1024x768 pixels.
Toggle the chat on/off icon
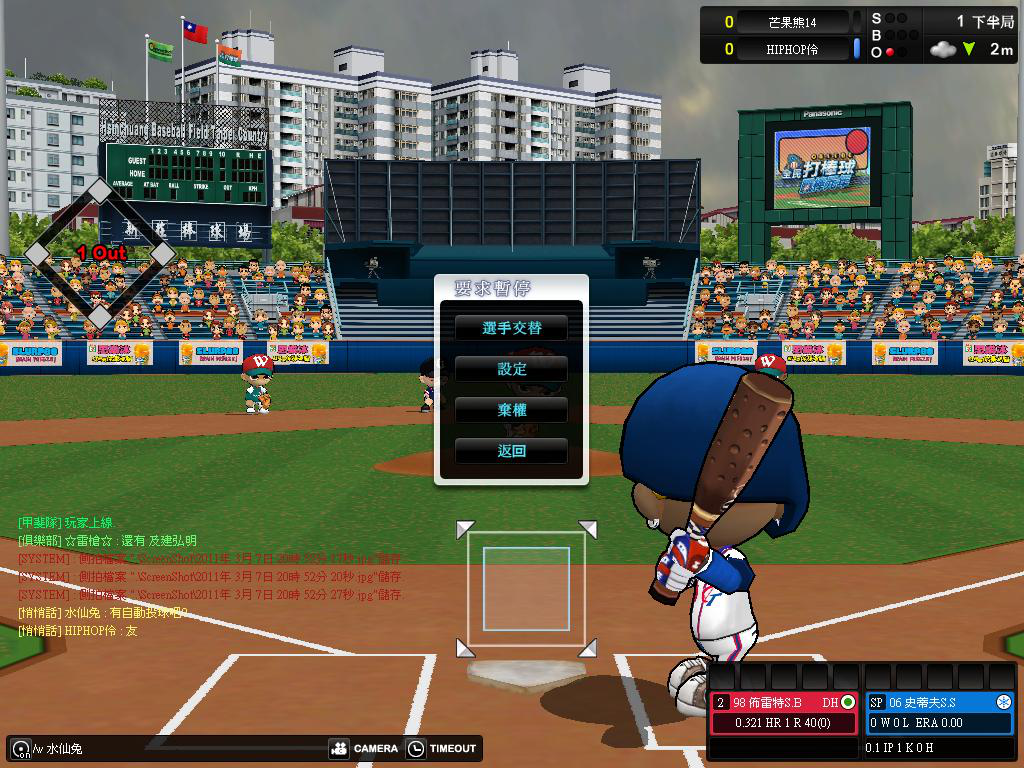(x=19, y=748)
